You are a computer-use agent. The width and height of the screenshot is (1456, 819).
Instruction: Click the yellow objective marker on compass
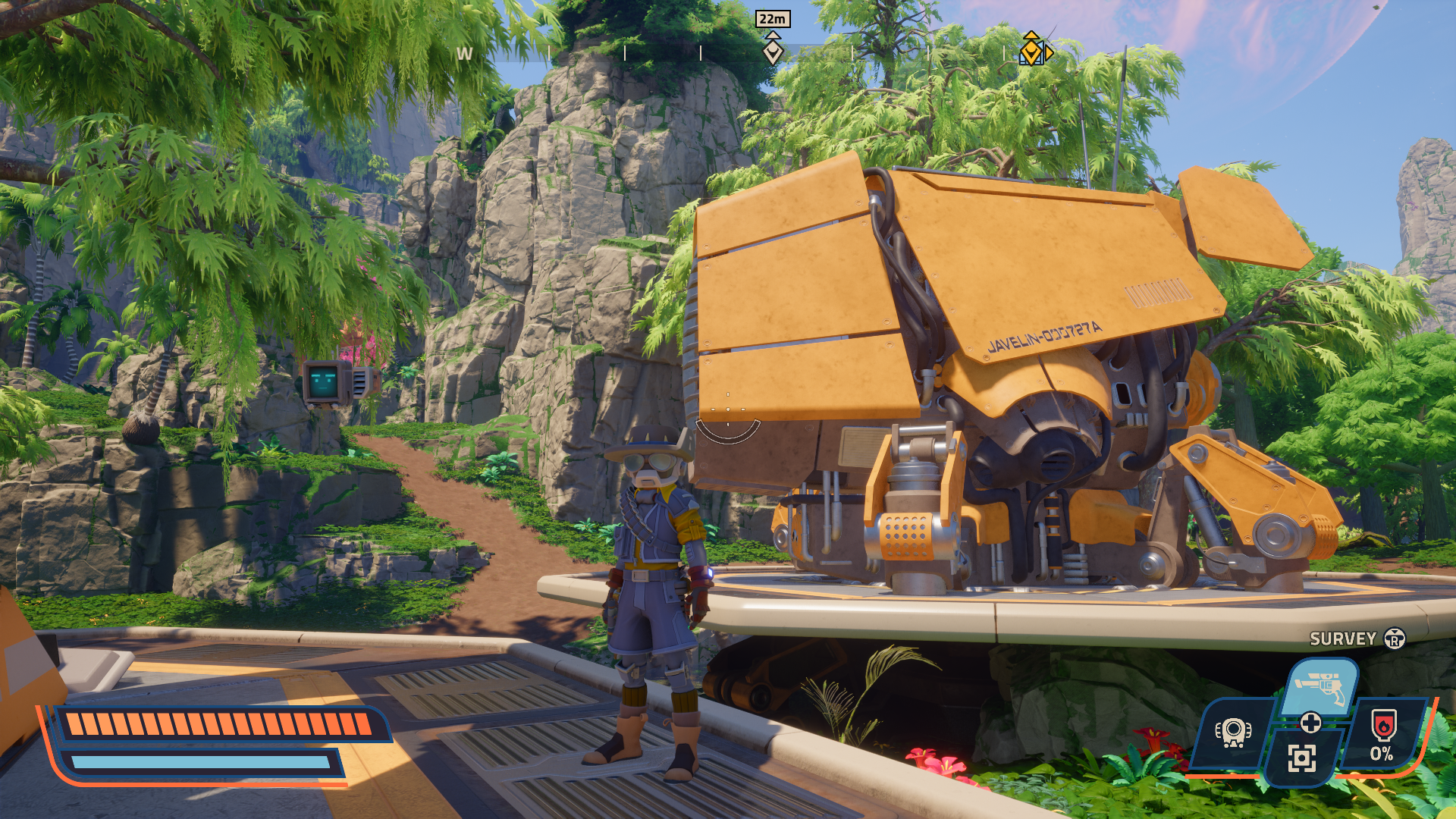1031,50
